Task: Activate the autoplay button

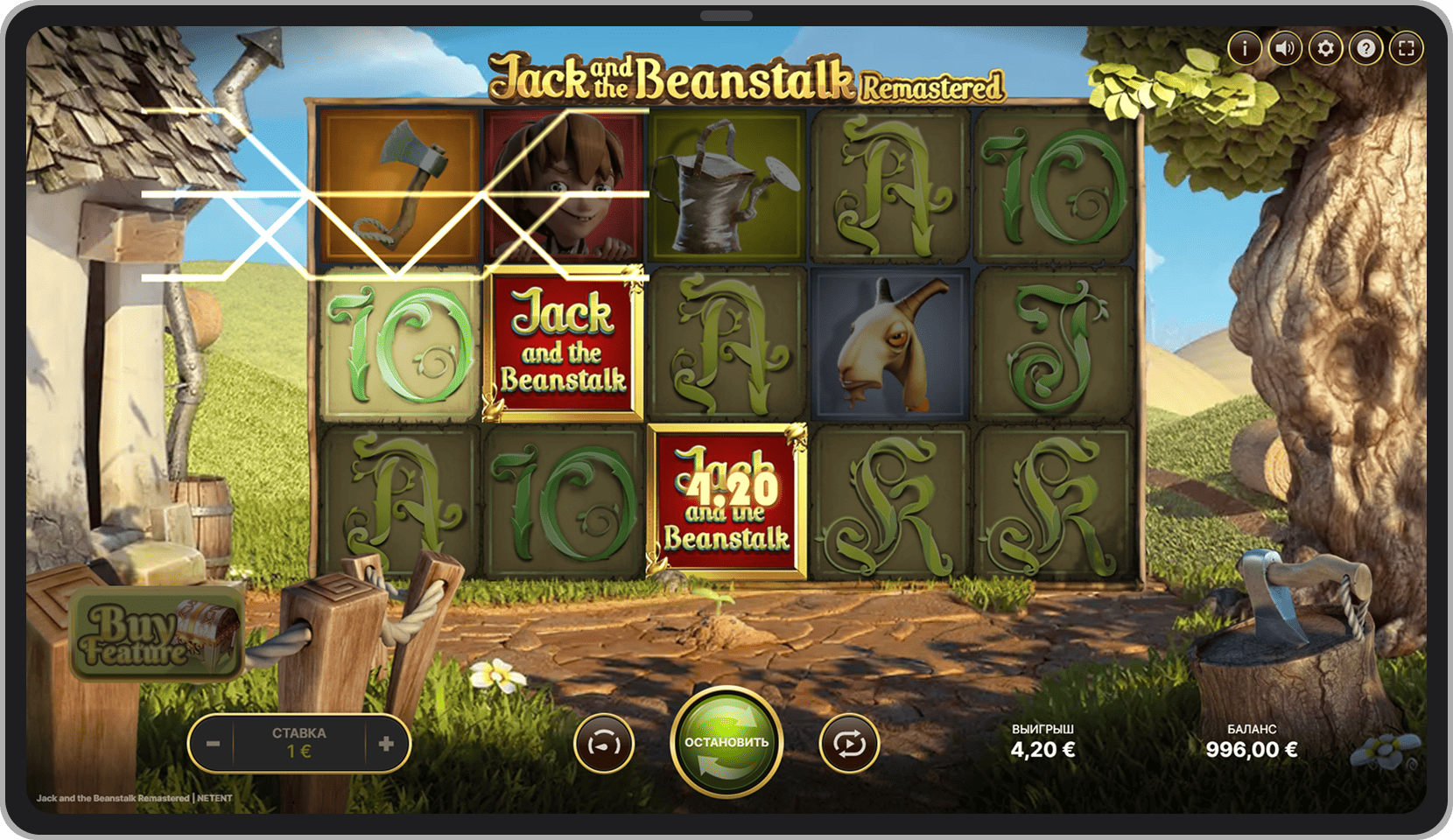Action: click(848, 744)
